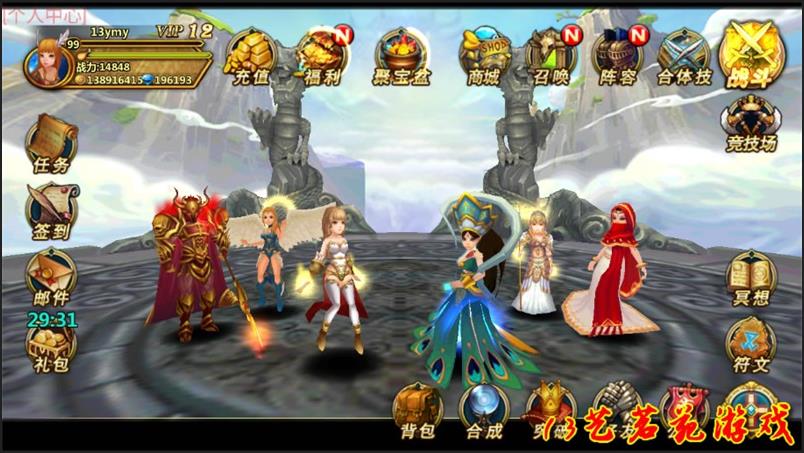Click the player avatar portrait
Image resolution: width=804 pixels, height=453 pixels.
tap(52, 65)
